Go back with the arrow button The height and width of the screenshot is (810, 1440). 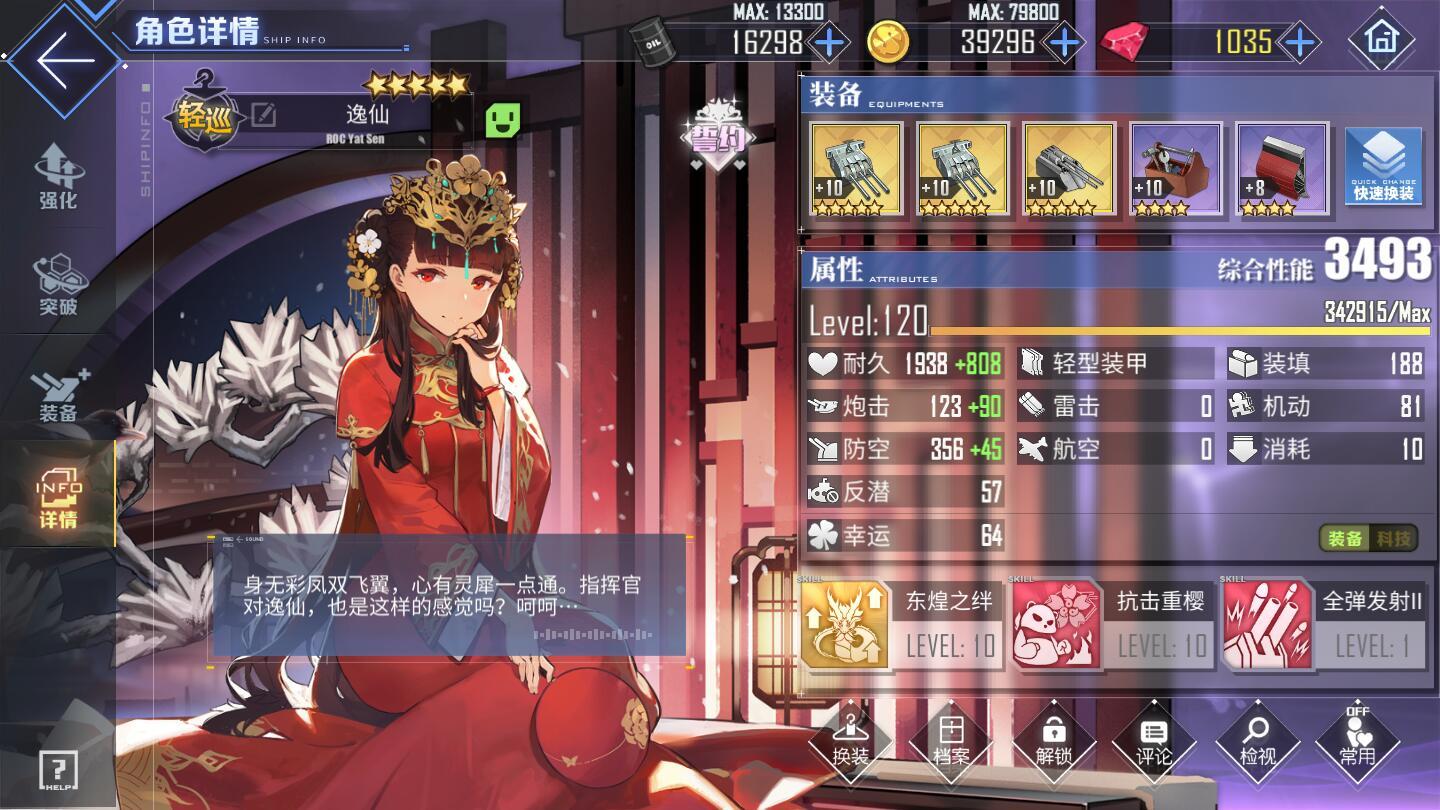point(64,58)
